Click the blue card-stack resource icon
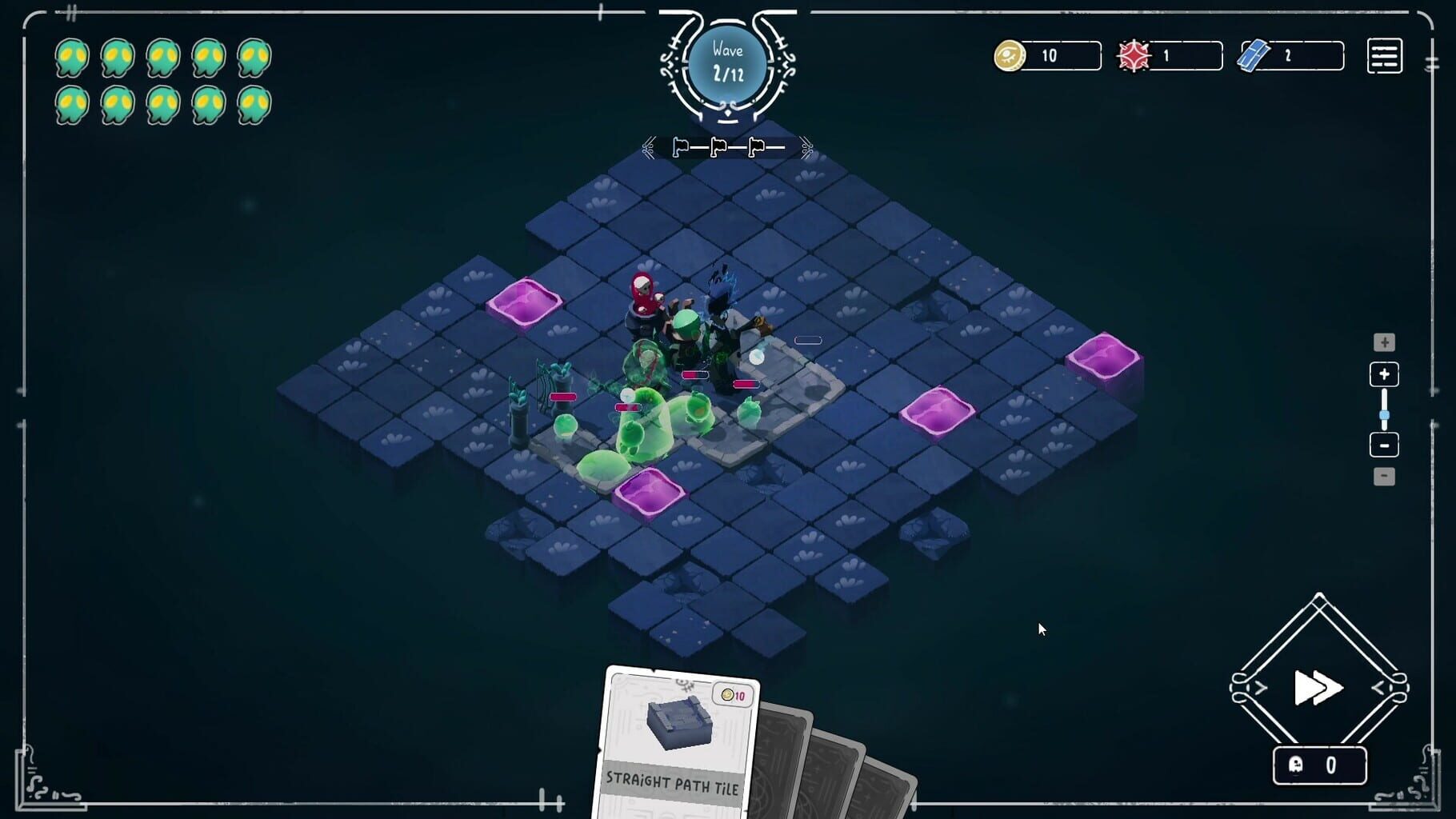Image resolution: width=1456 pixels, height=819 pixels. click(x=1254, y=54)
